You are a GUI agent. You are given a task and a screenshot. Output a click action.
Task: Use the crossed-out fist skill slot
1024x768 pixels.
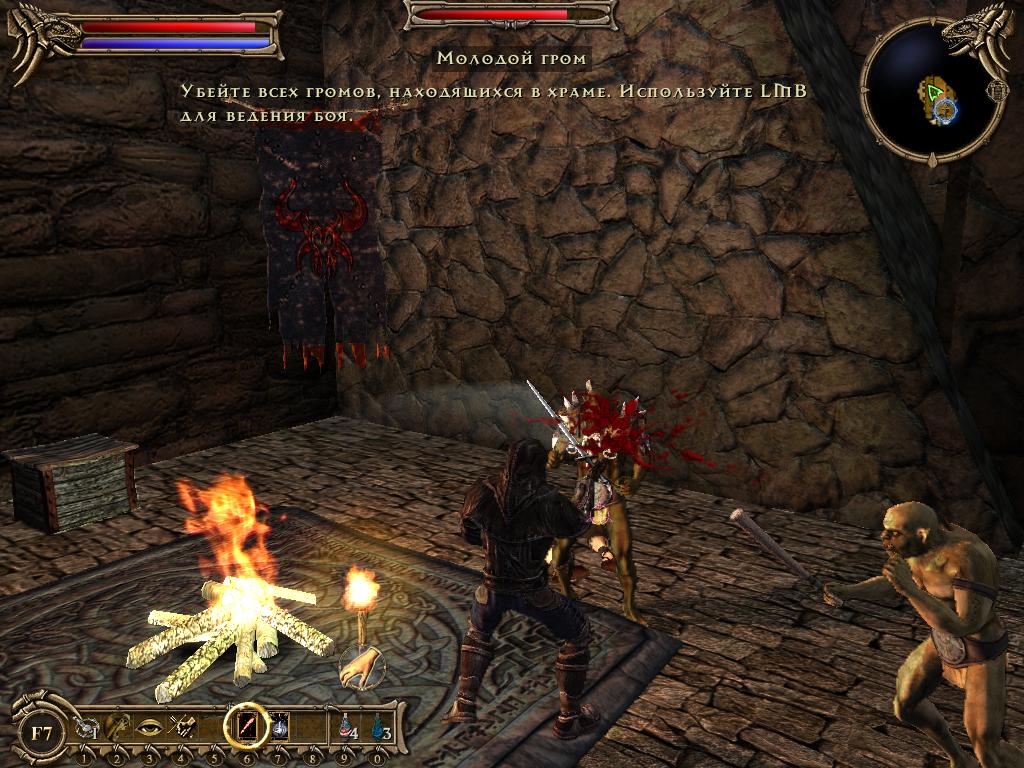[x=182, y=728]
